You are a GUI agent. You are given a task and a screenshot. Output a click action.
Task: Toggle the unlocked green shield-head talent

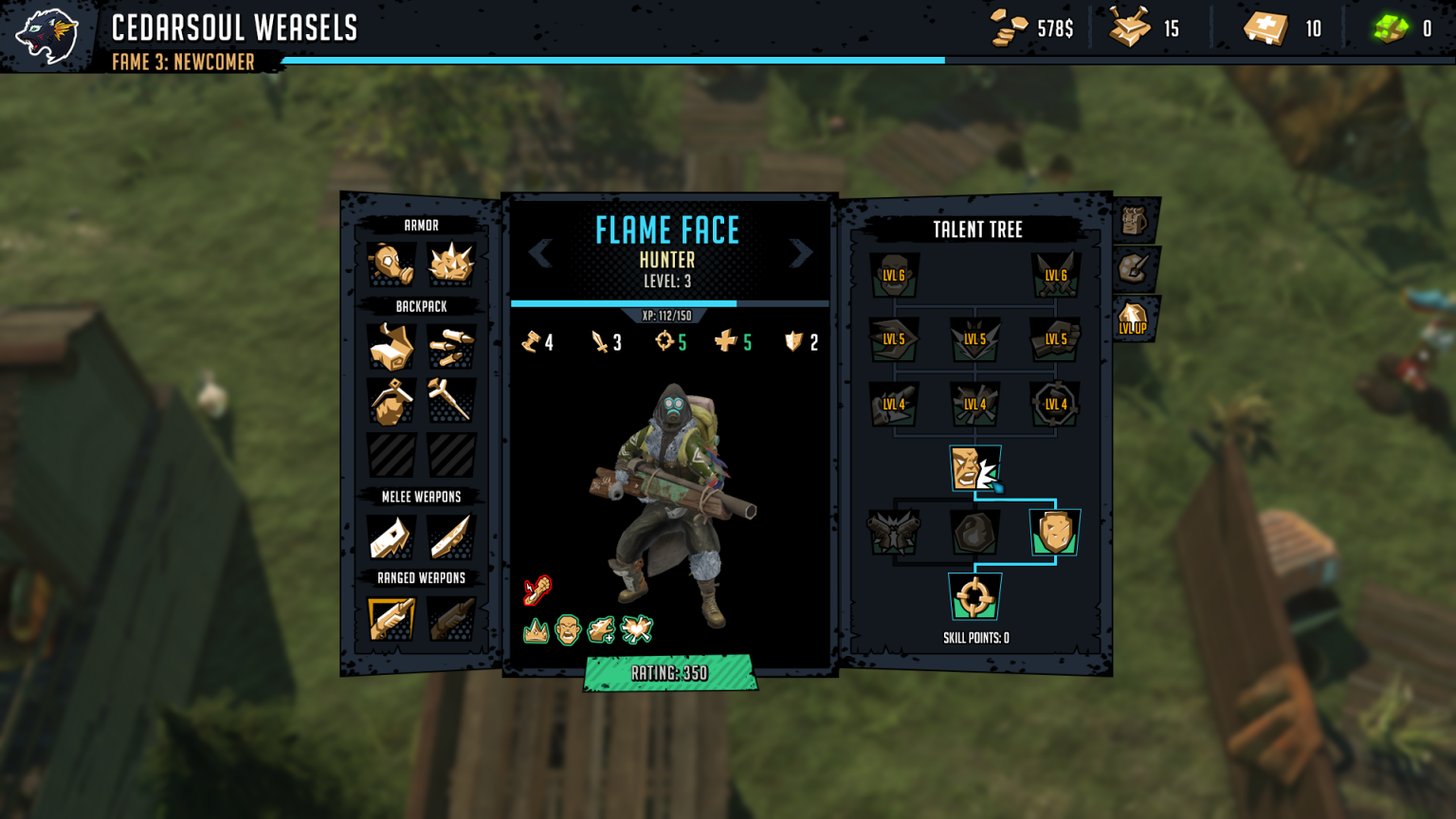point(1055,532)
